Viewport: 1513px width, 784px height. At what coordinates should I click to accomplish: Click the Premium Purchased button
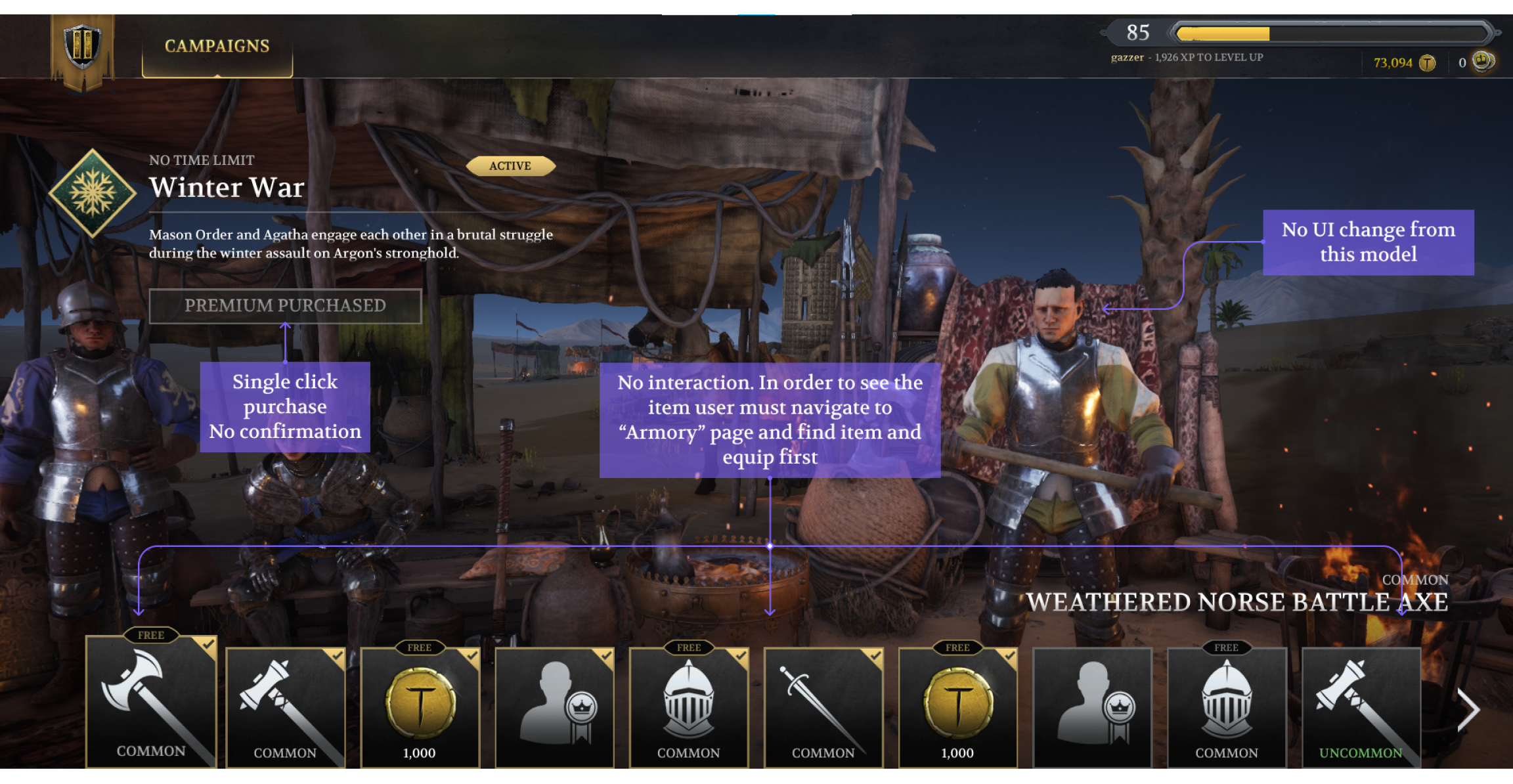click(285, 306)
